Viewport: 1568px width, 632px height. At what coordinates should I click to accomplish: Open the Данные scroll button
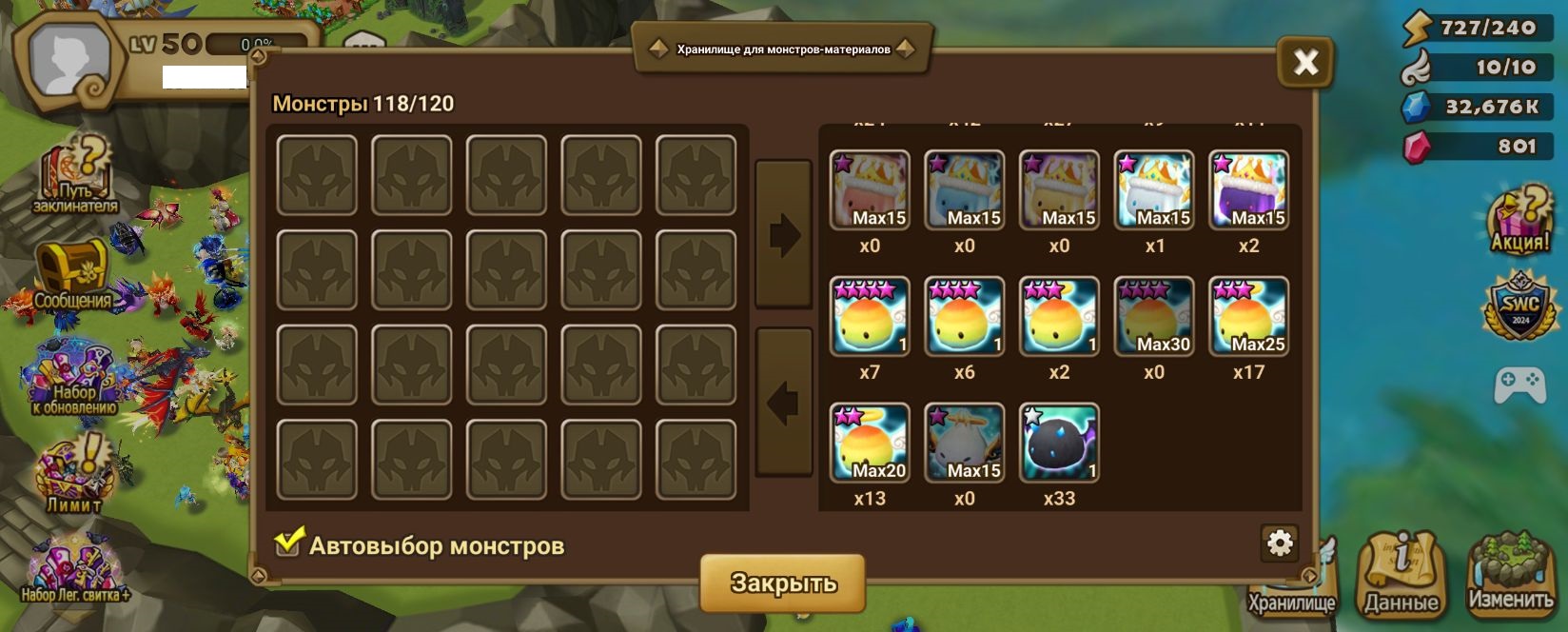coord(1401,574)
